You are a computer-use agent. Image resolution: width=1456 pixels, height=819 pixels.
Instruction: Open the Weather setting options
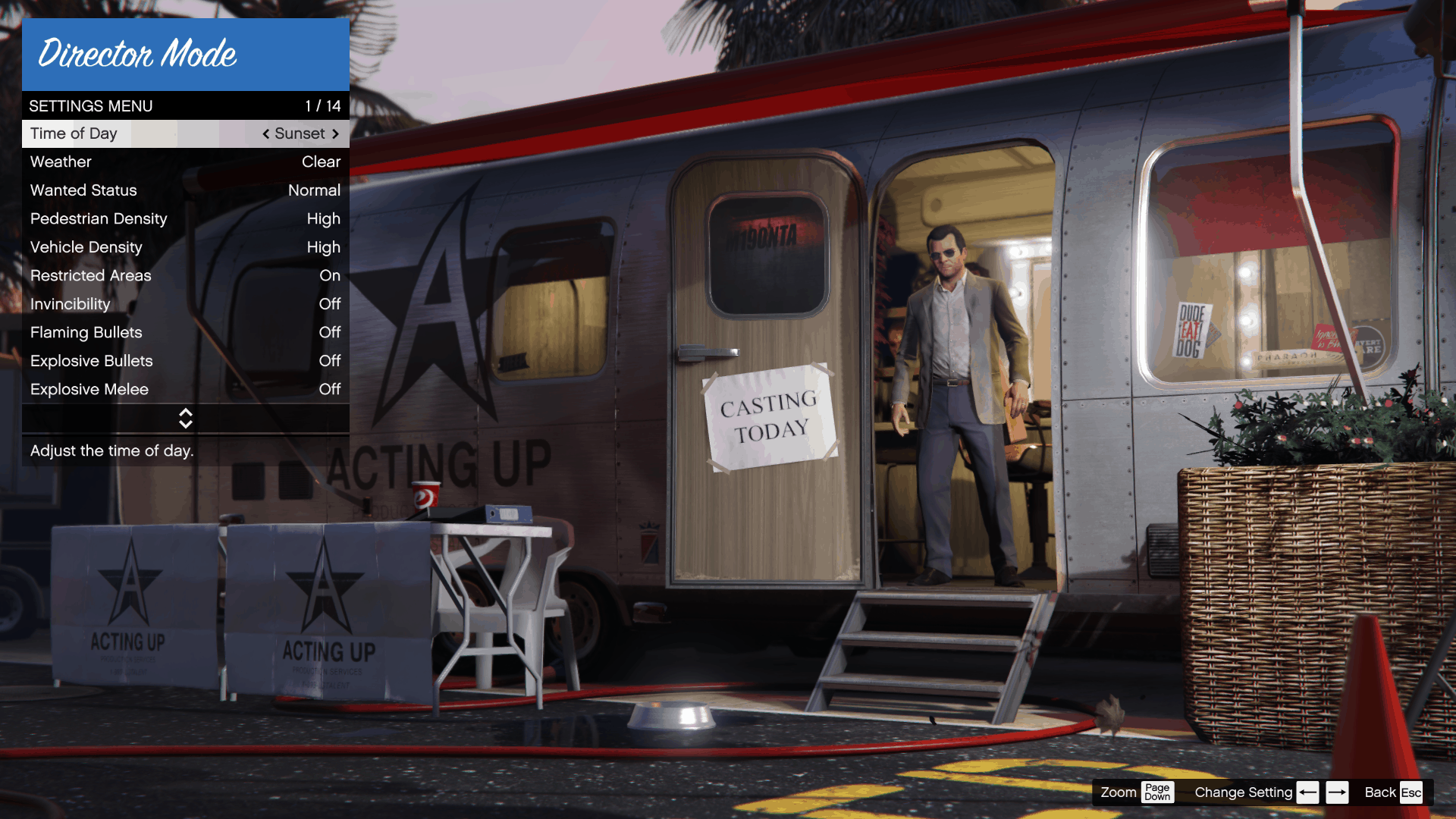[186, 162]
